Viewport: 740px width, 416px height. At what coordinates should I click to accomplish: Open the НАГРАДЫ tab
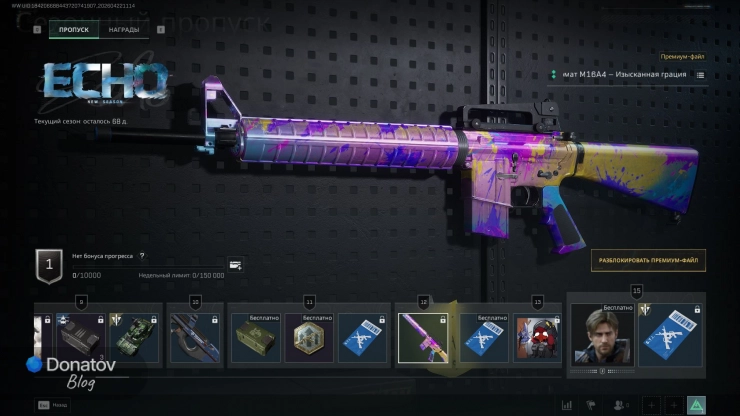coord(124,30)
